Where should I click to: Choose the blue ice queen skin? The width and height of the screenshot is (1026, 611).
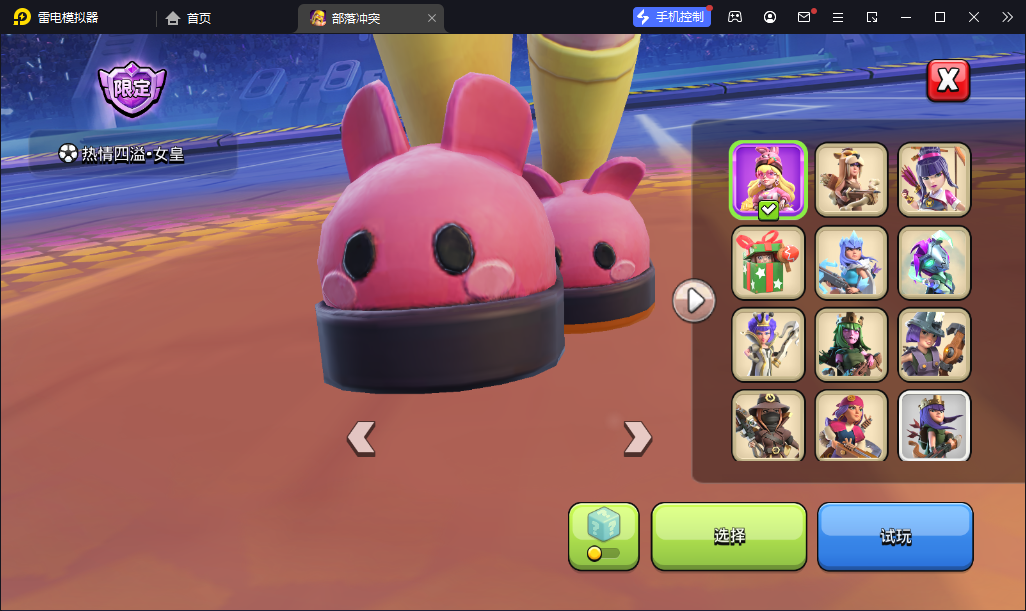(x=851, y=262)
